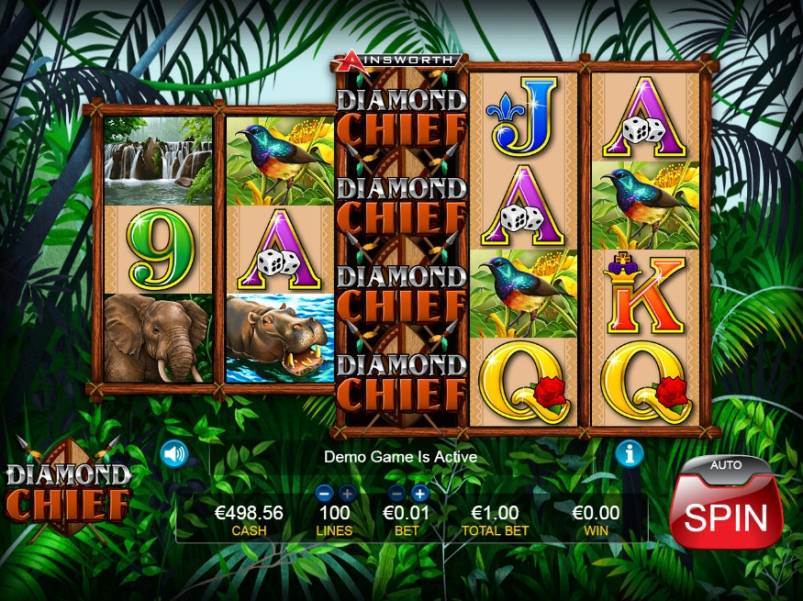This screenshot has height=601, width=803.
Task: Toggle sound with the speaker icon
Action: [x=175, y=454]
